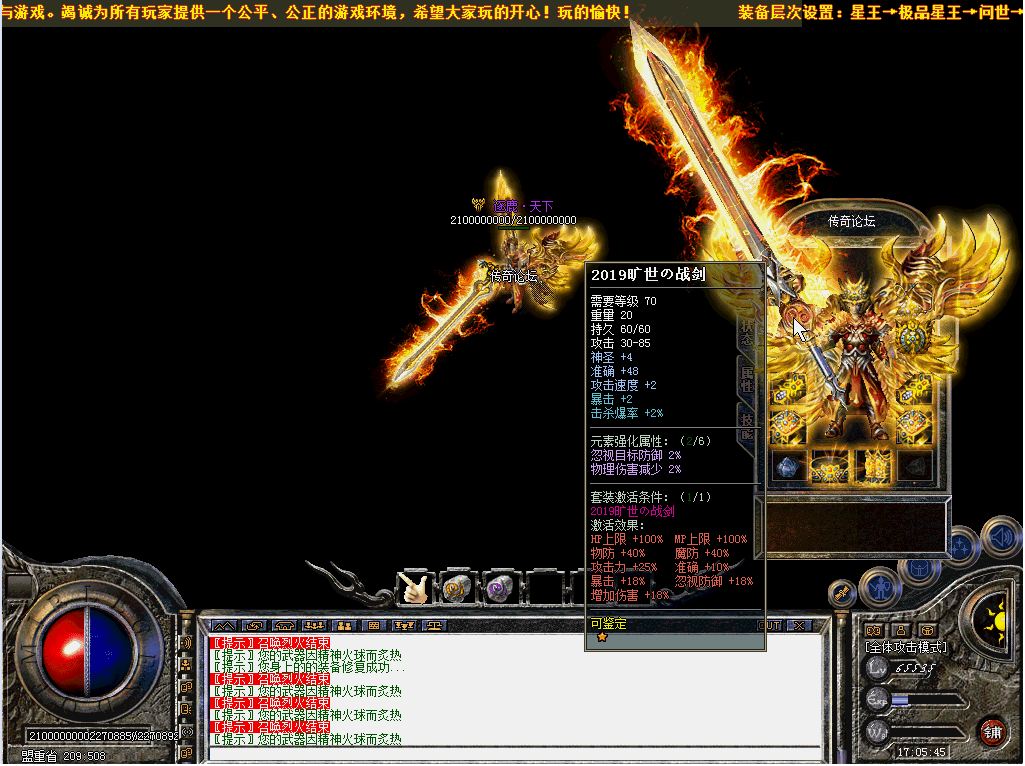Switch to the 状态 status tab
The width and height of the screenshot is (1025, 766).
[746, 329]
